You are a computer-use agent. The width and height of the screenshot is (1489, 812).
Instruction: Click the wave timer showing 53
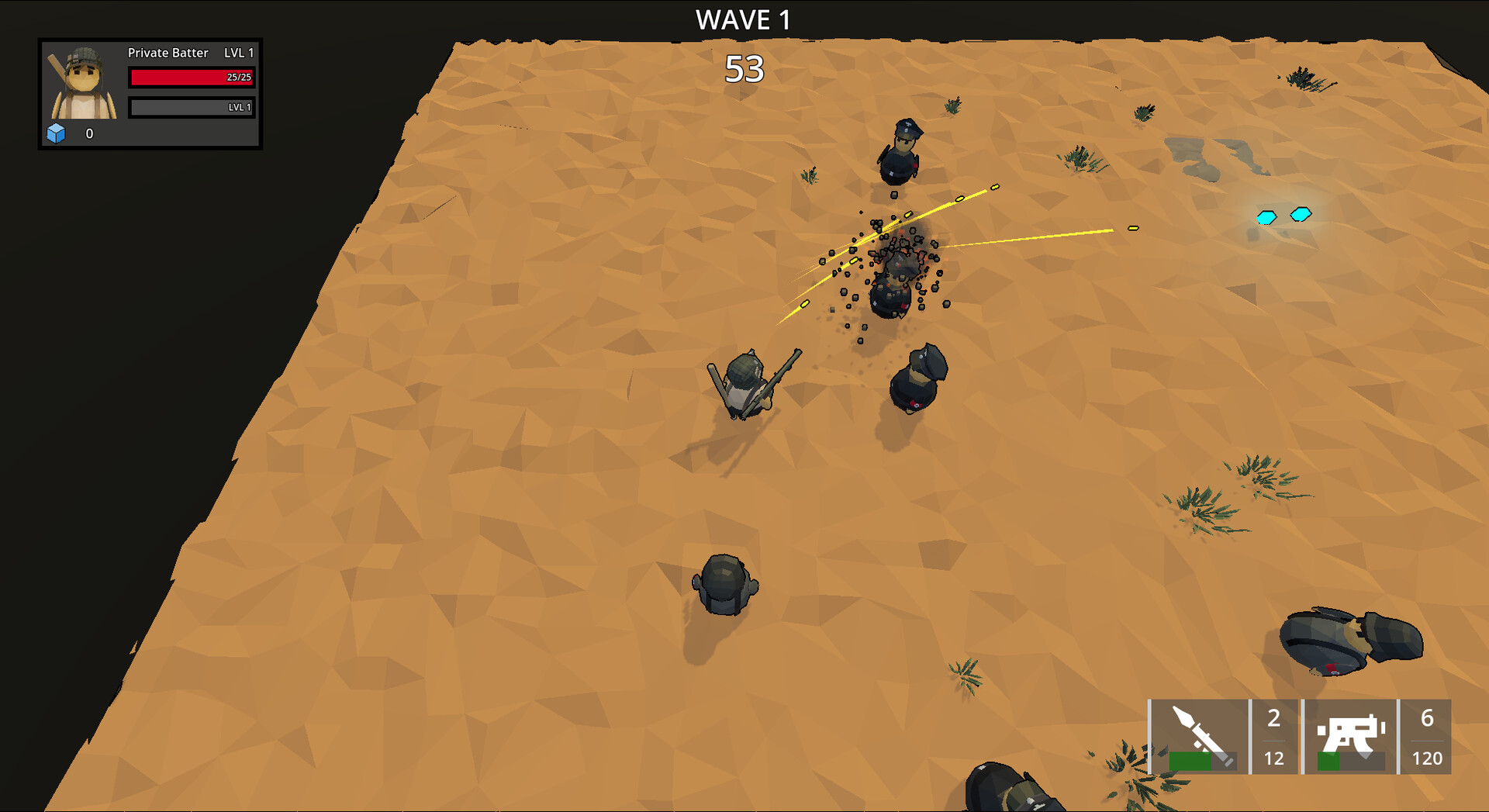[745, 68]
